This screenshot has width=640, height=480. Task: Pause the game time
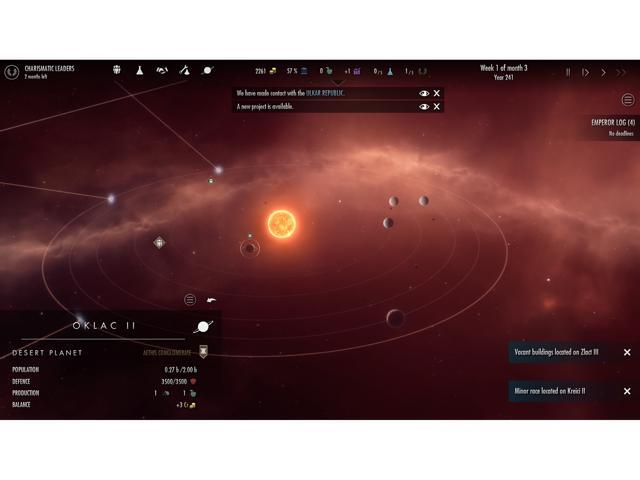[x=569, y=72]
